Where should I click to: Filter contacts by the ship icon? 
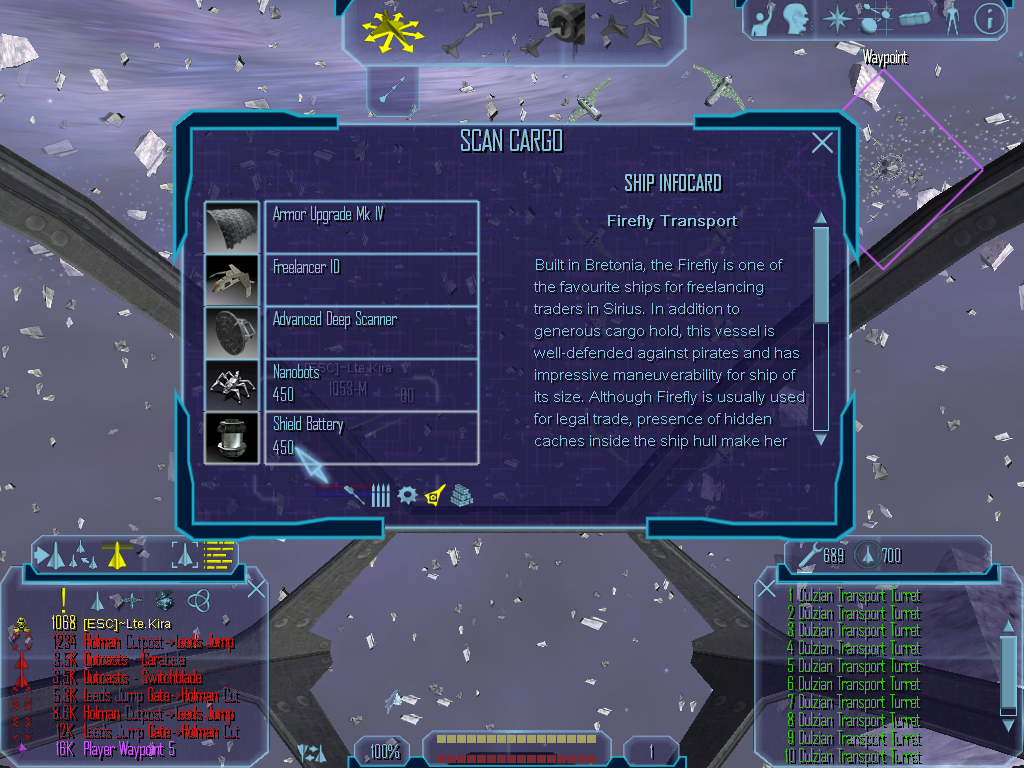tap(97, 600)
